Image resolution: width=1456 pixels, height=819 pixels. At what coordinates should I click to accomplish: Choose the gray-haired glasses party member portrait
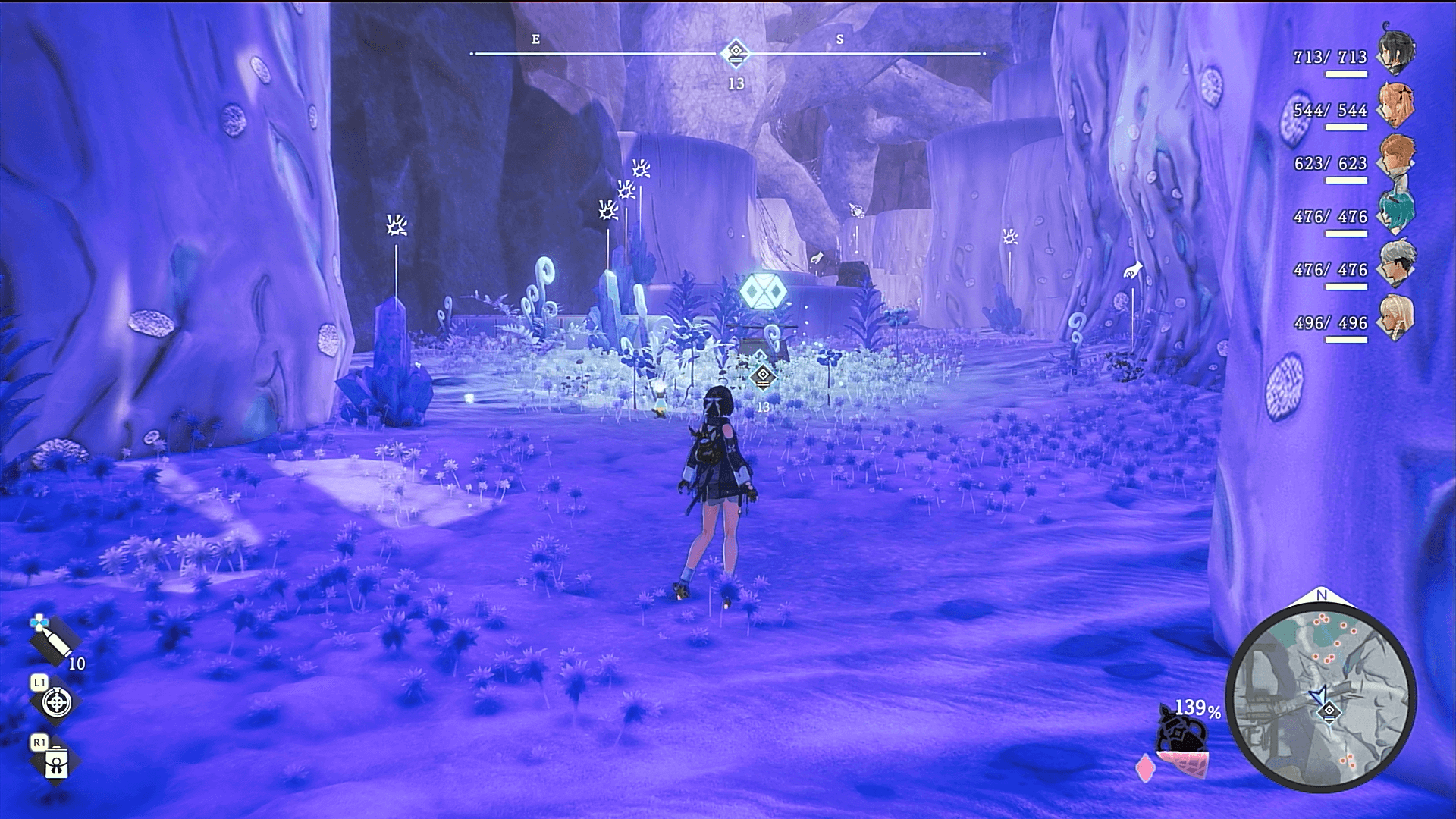[x=1396, y=265]
